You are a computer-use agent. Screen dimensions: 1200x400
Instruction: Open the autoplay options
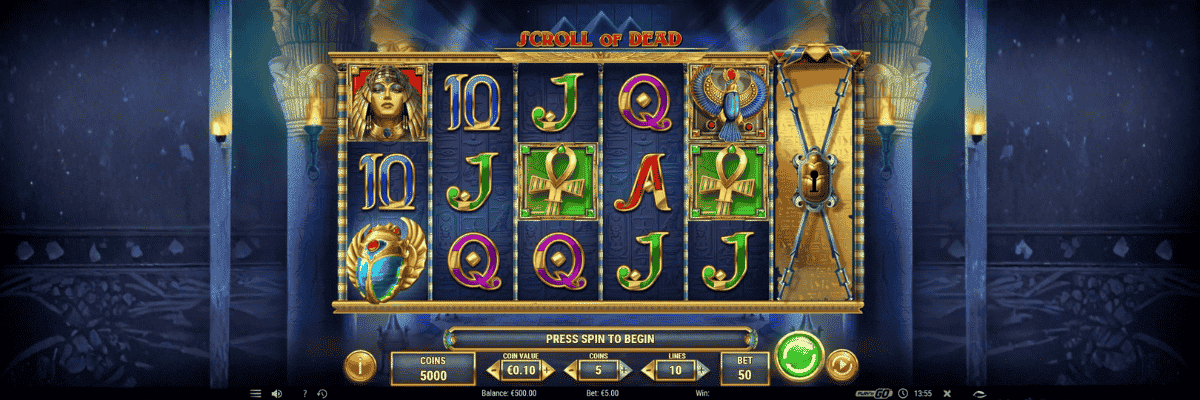point(842,362)
